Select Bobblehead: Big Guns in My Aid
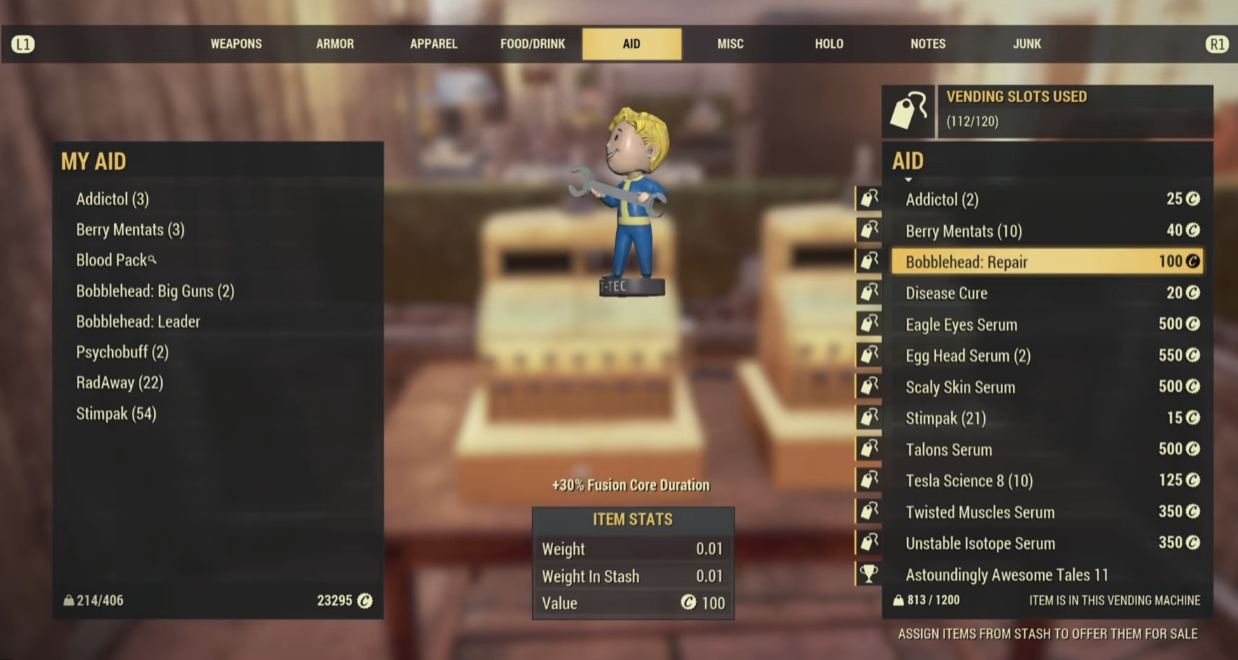Image resolution: width=1238 pixels, height=660 pixels. (155, 291)
